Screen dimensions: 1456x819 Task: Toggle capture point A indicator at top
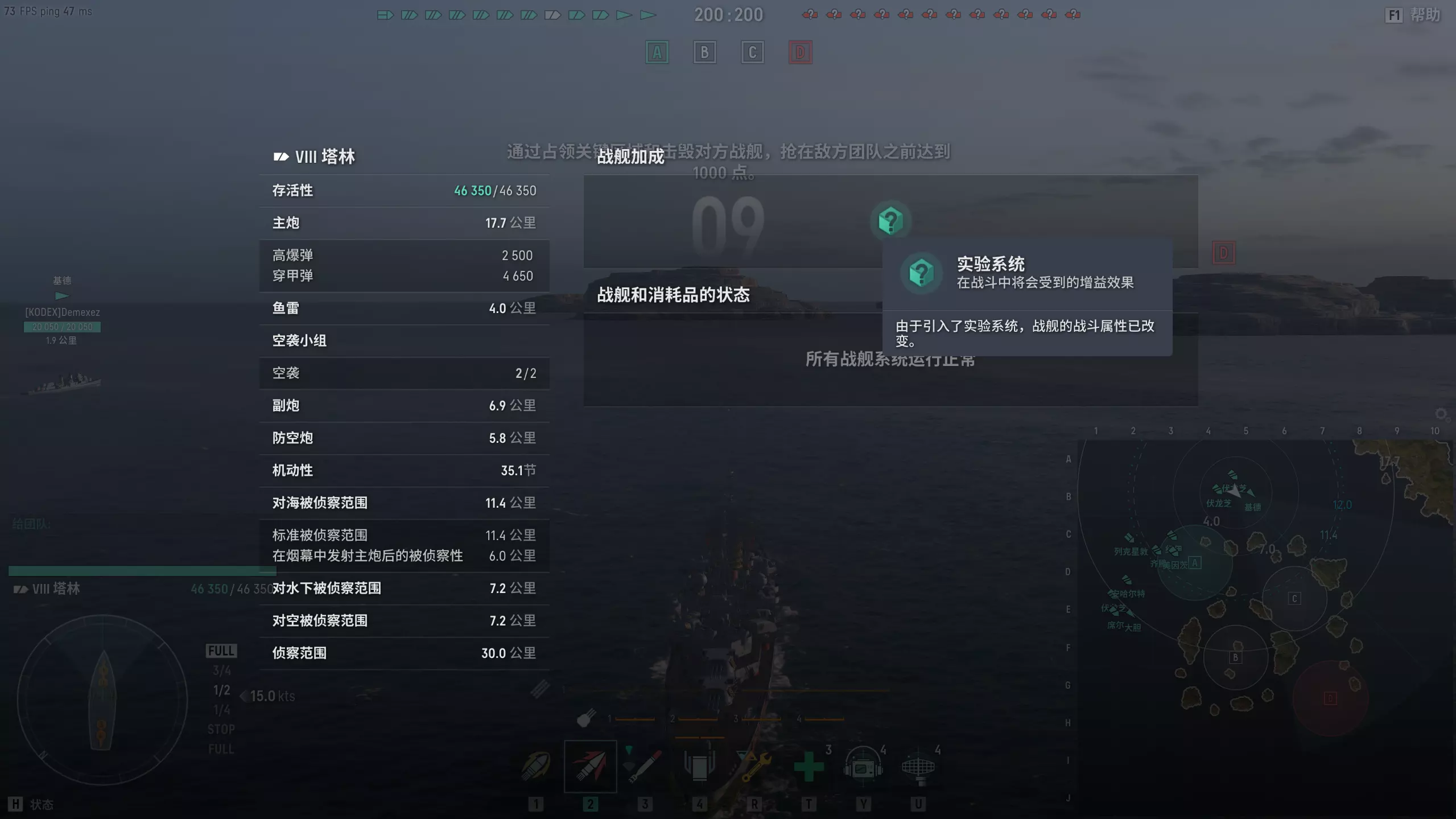(x=657, y=52)
